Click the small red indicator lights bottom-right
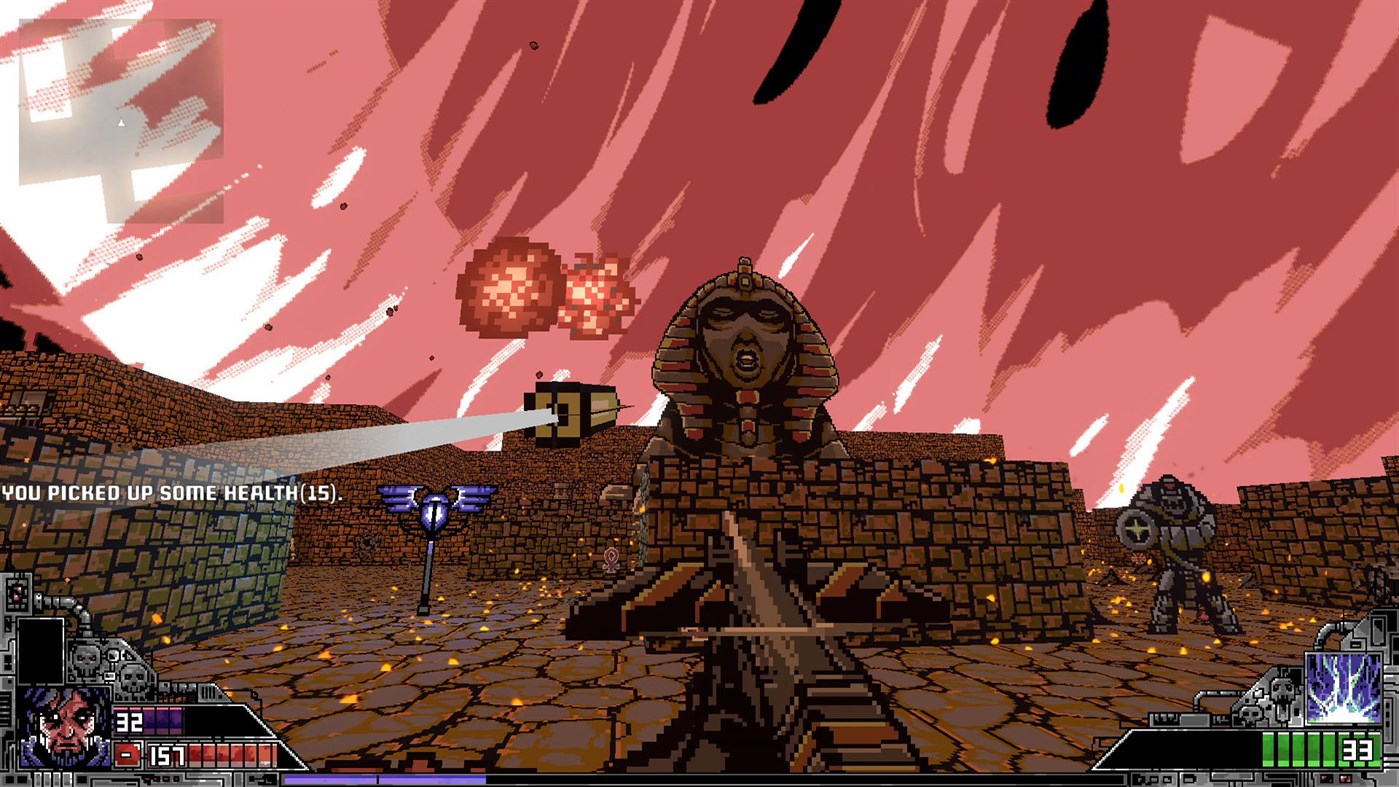 tap(1338, 778)
